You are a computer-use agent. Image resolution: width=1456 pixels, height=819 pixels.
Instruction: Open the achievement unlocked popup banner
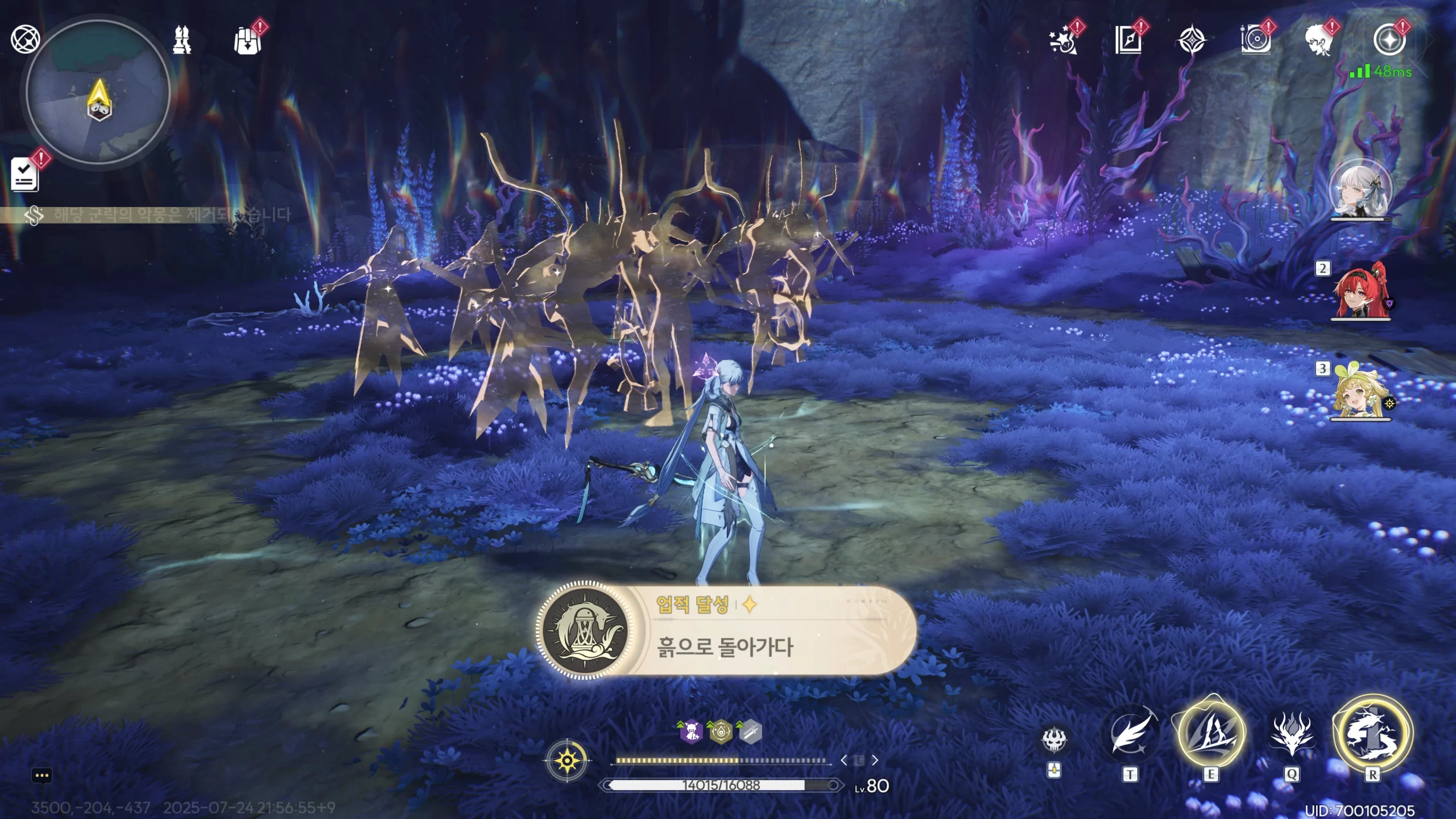(x=726, y=631)
